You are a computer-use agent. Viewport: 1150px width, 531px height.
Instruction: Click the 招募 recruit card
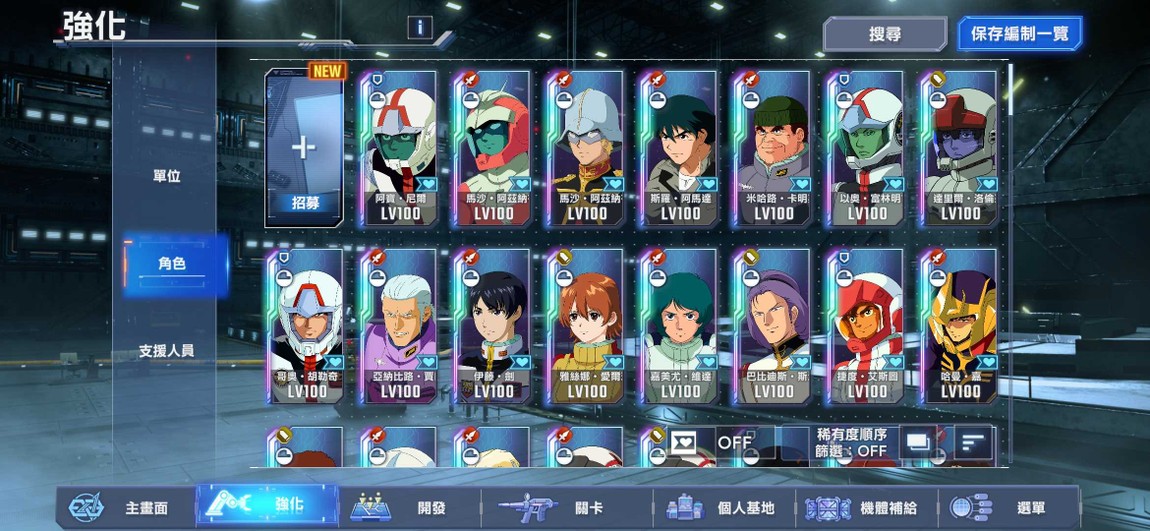pos(304,147)
